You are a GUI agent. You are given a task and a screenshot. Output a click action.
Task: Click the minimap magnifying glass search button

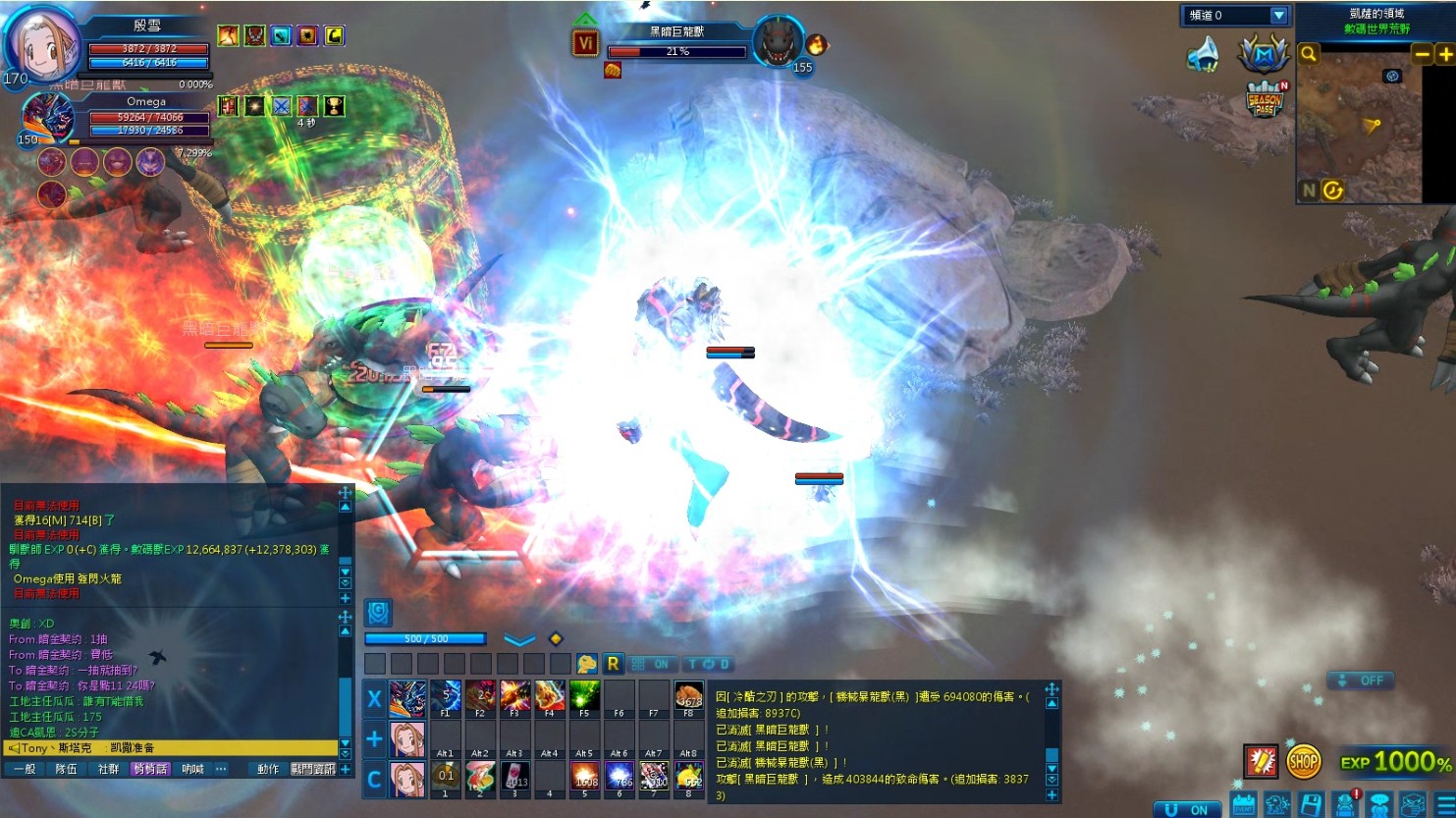tap(1309, 54)
